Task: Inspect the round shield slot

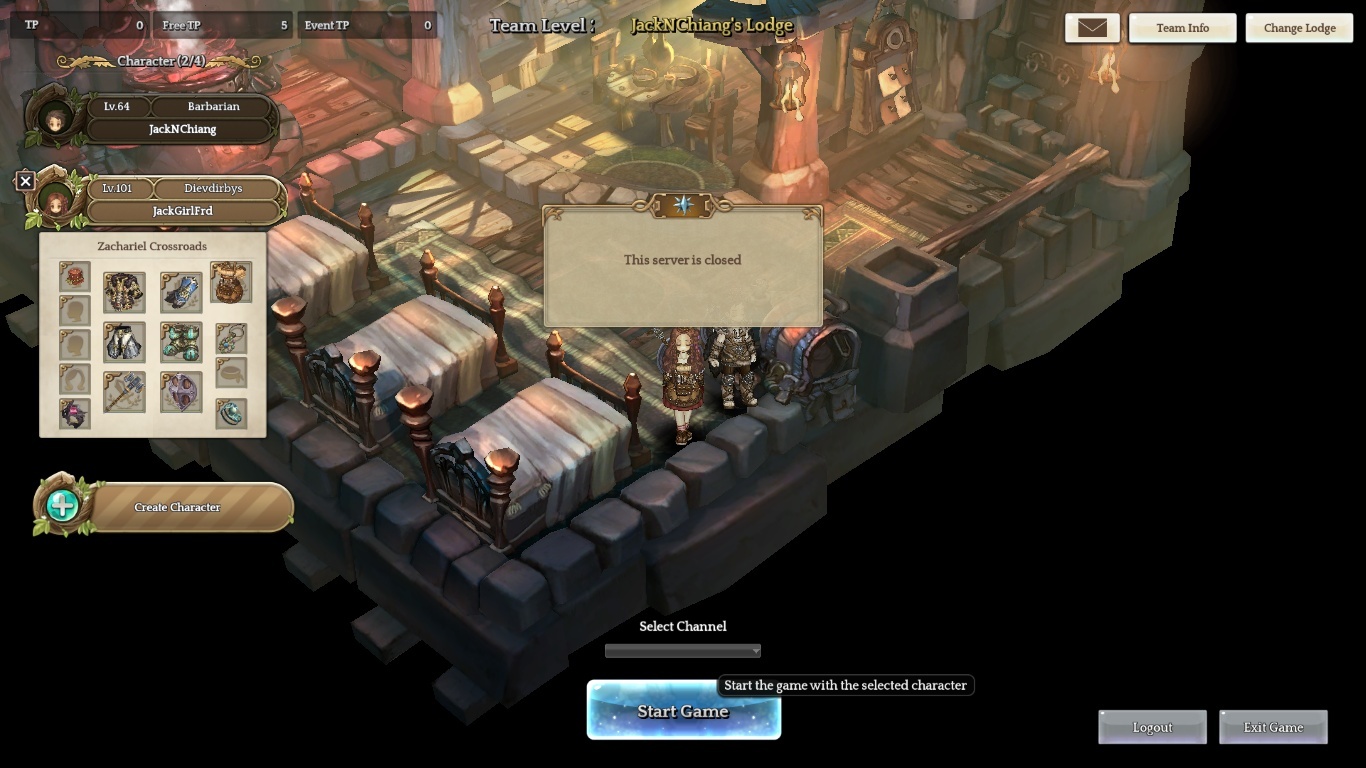Action: click(x=181, y=392)
